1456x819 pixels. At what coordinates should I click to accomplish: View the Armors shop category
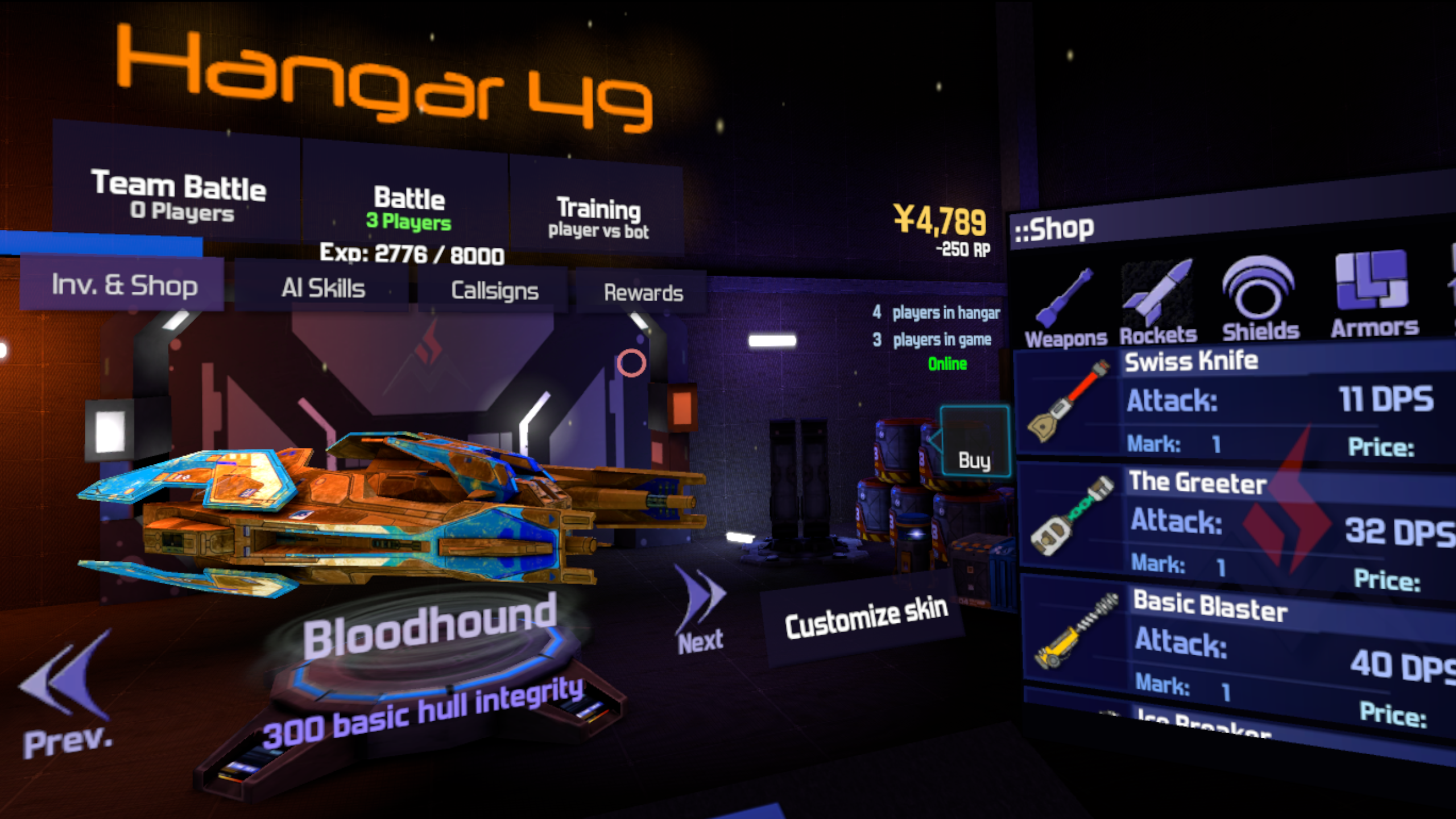(1374, 296)
